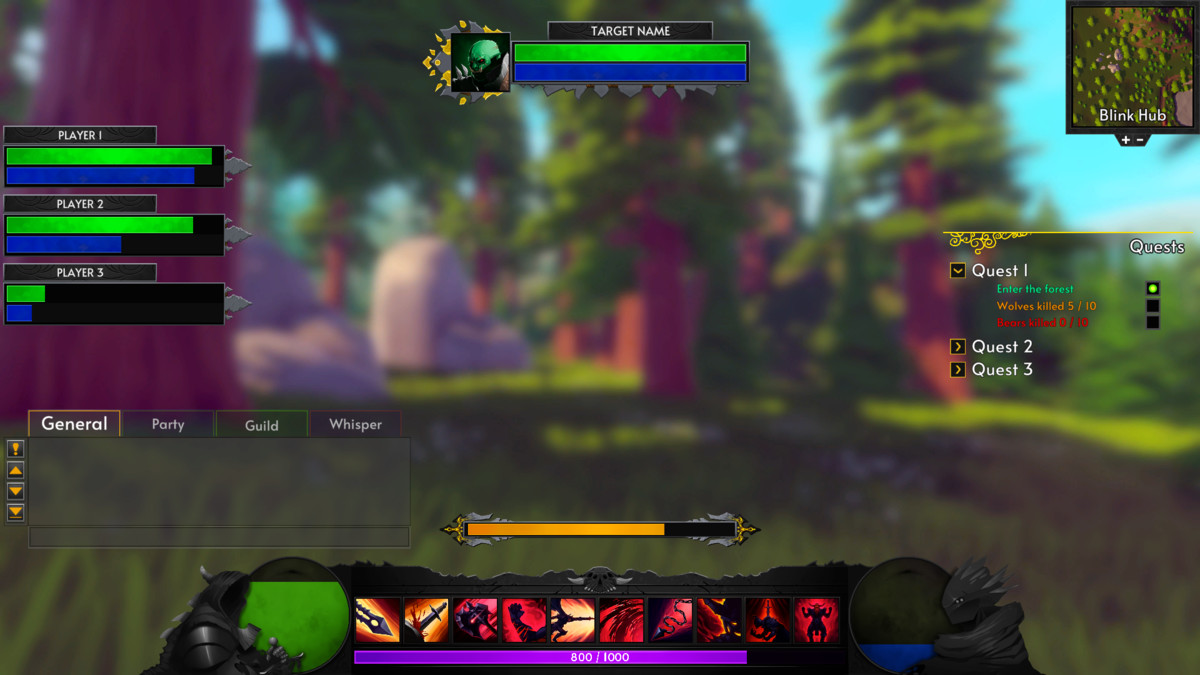Use the chained spike ability

click(x=670, y=620)
